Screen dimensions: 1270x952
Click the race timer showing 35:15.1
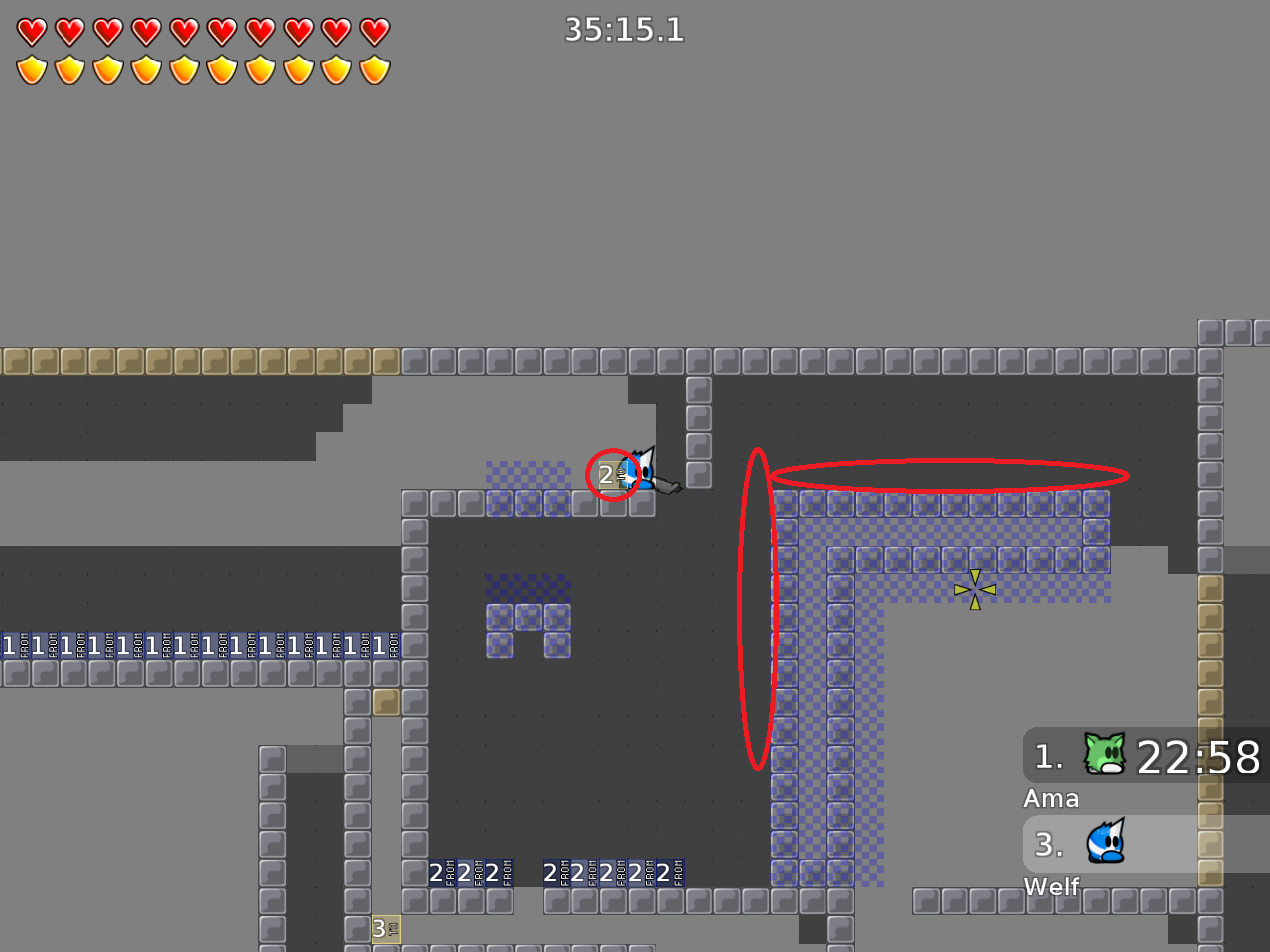626,31
